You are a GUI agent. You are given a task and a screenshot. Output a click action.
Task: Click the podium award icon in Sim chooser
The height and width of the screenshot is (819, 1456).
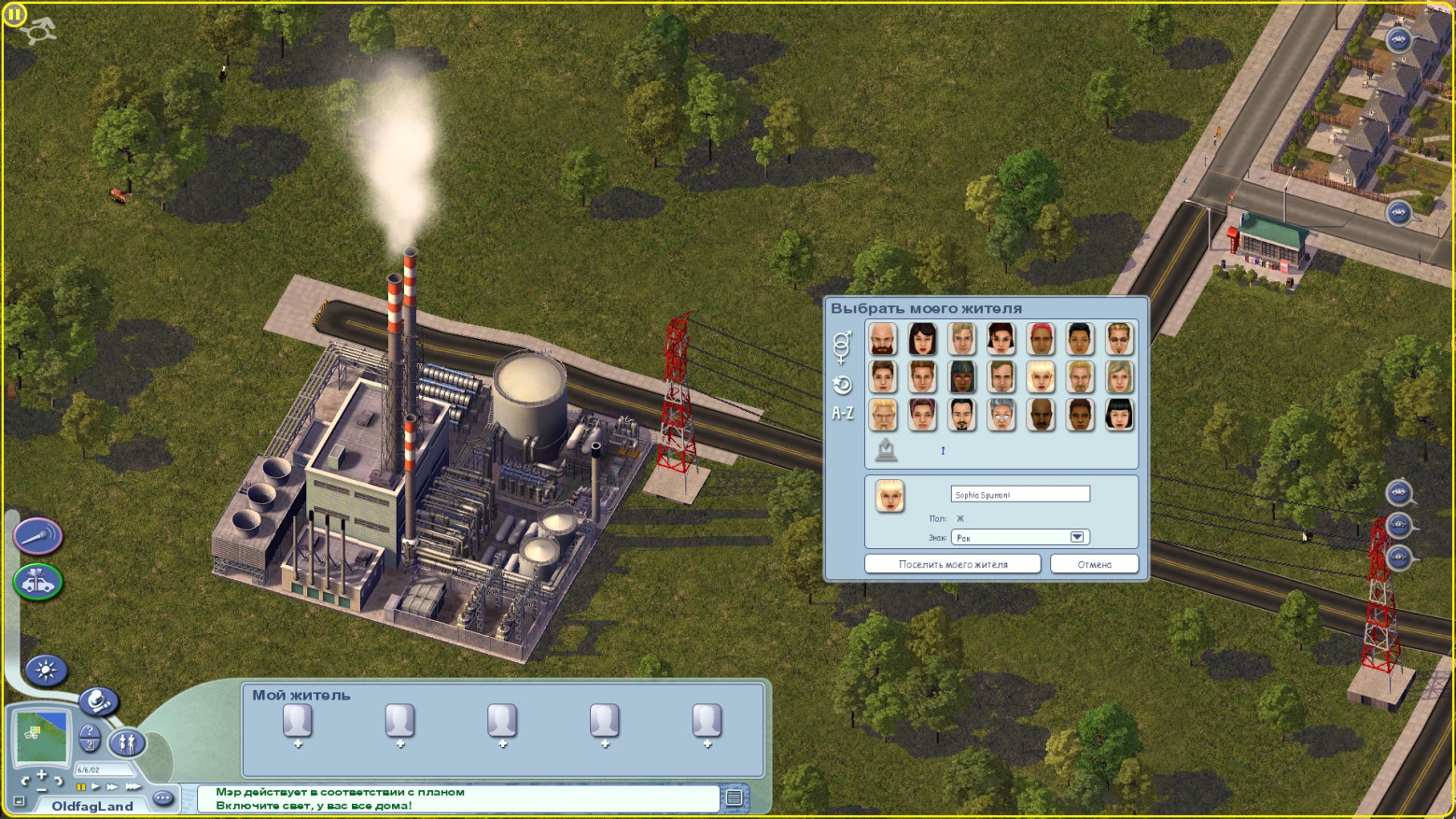tap(886, 449)
